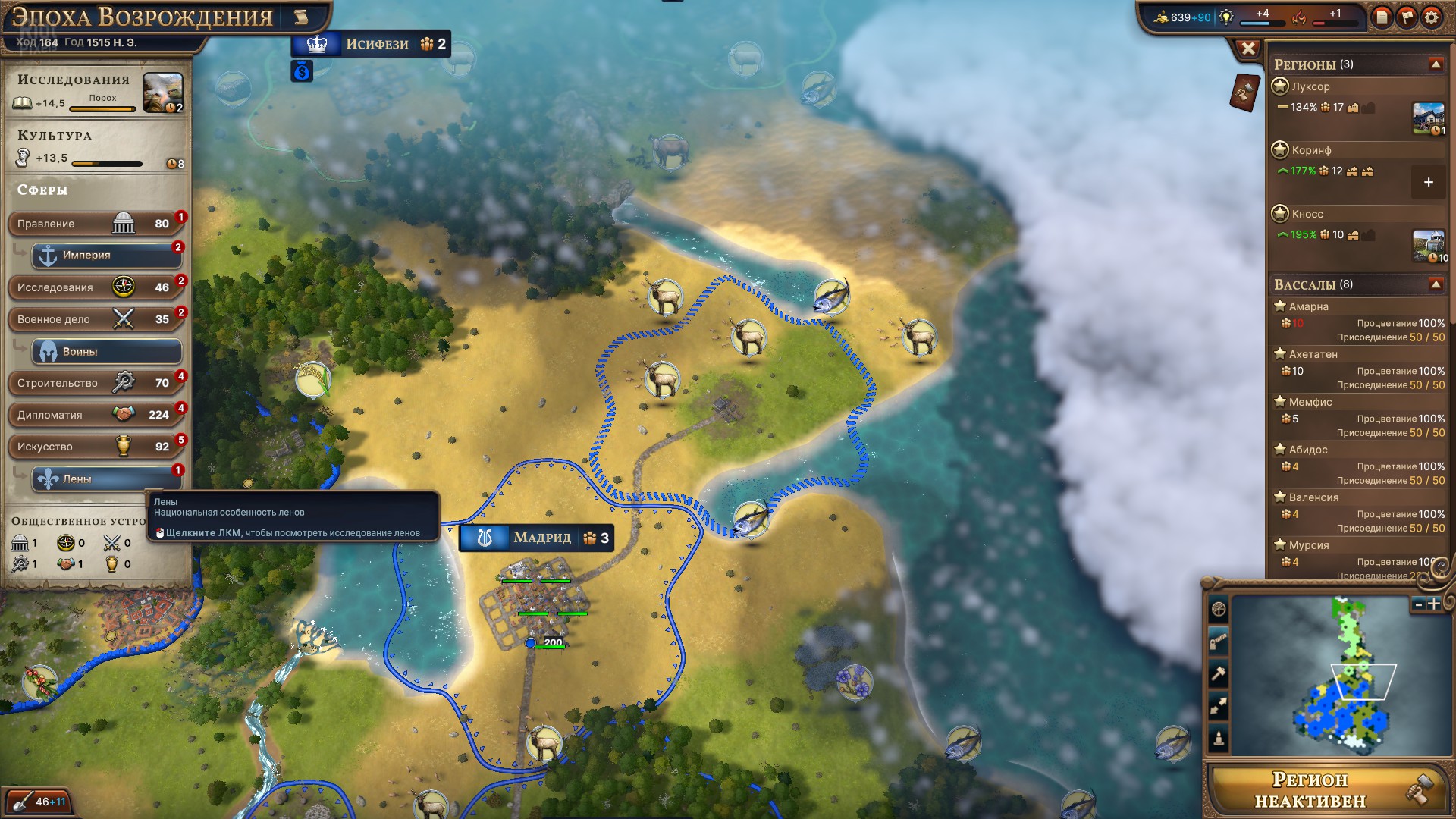Open the Дипломатия sphere
The image size is (1456, 819).
[x=95, y=415]
